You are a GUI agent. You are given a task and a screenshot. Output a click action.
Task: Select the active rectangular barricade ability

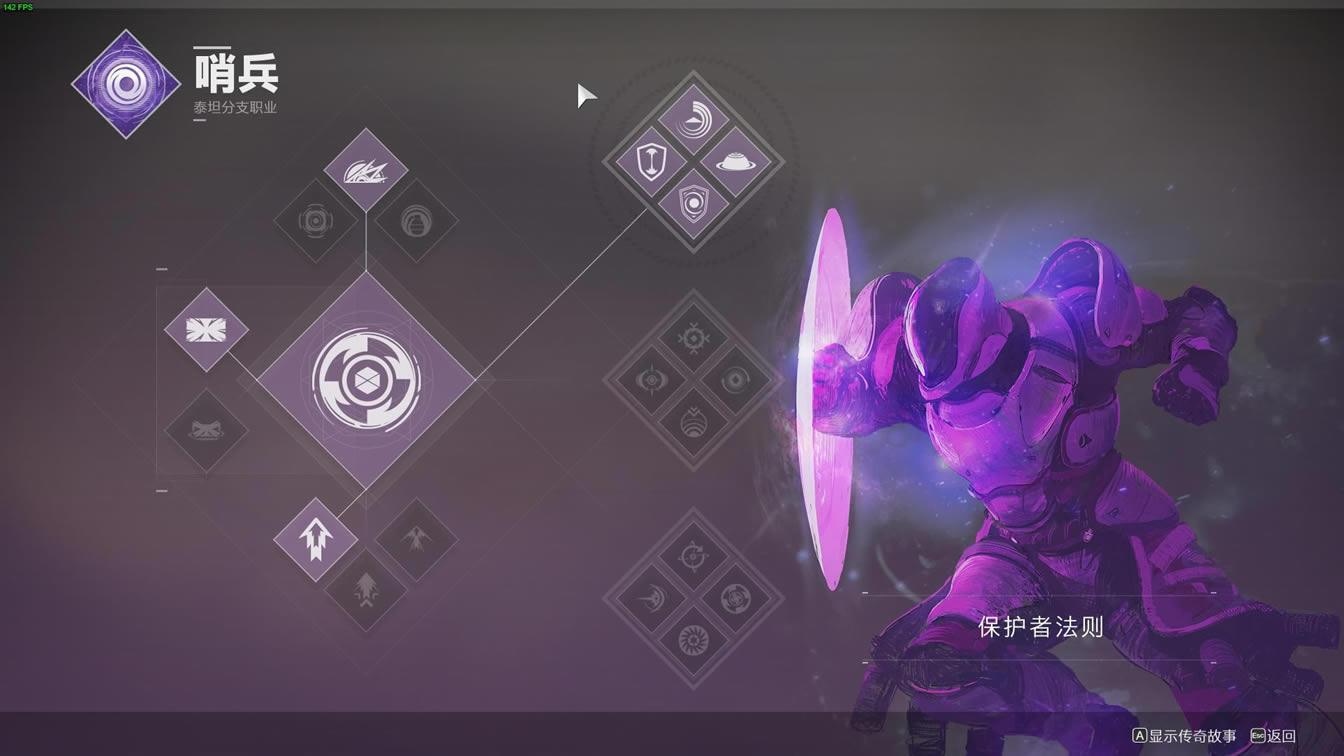click(206, 329)
